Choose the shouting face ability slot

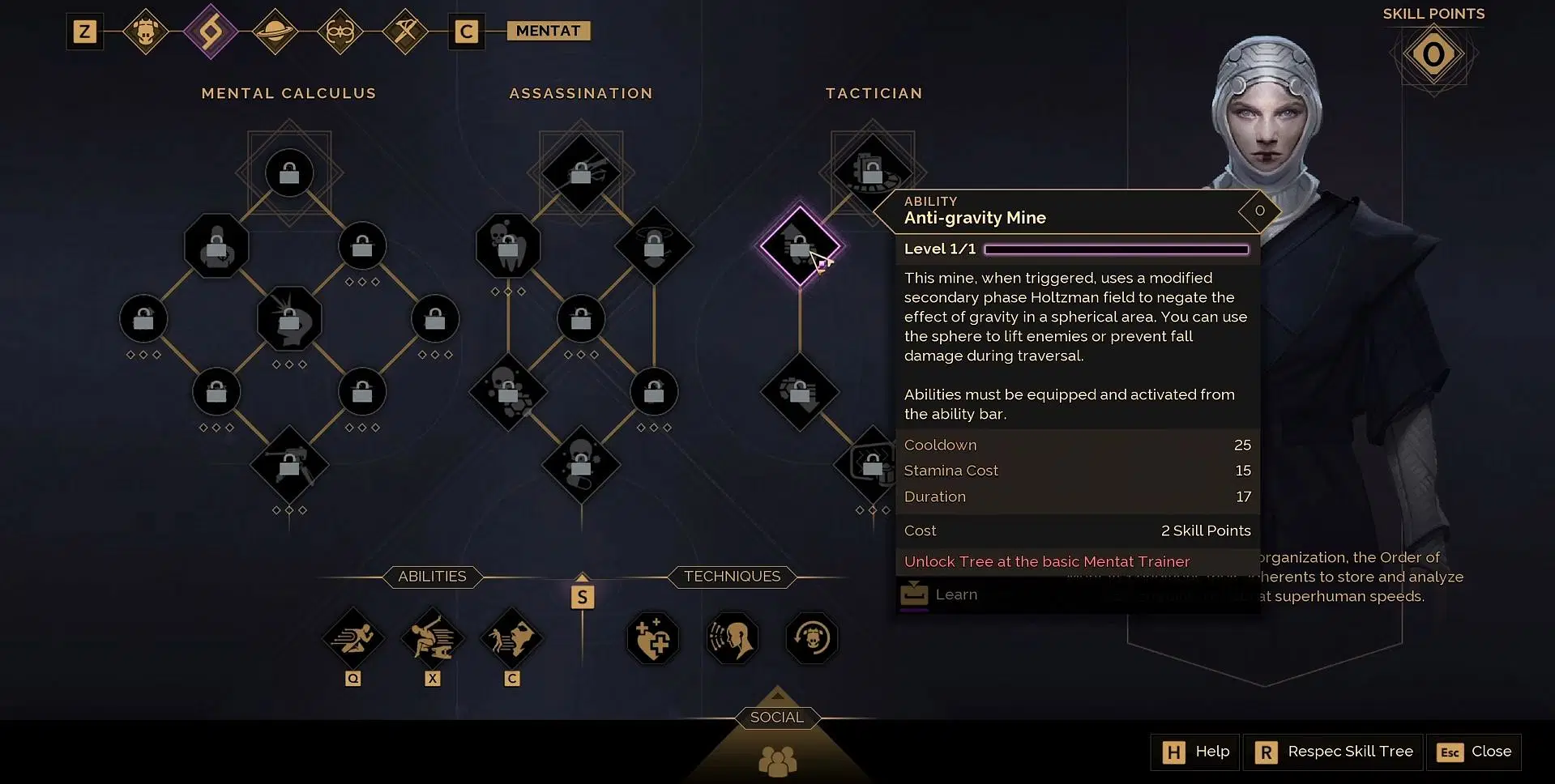[x=512, y=638]
